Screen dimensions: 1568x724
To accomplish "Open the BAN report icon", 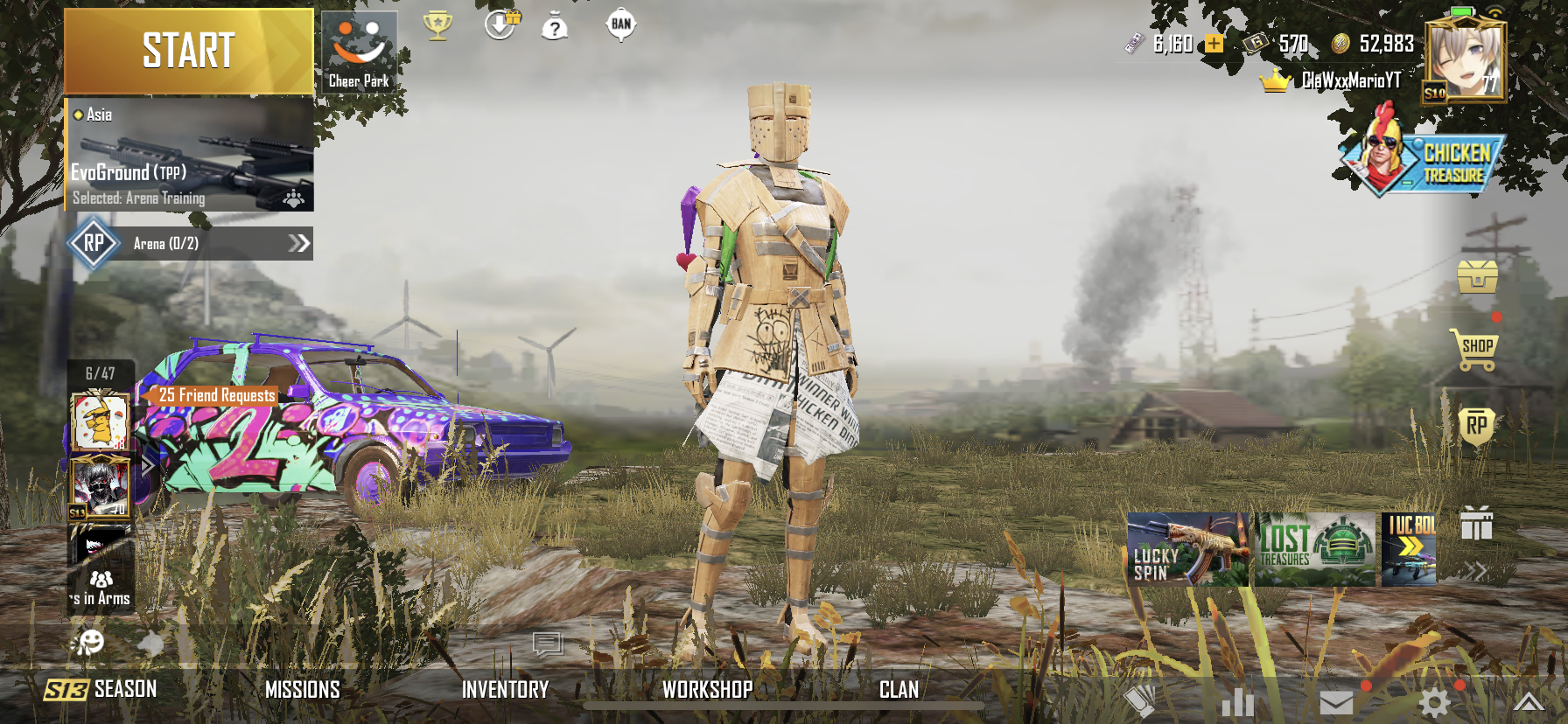I will point(620,24).
